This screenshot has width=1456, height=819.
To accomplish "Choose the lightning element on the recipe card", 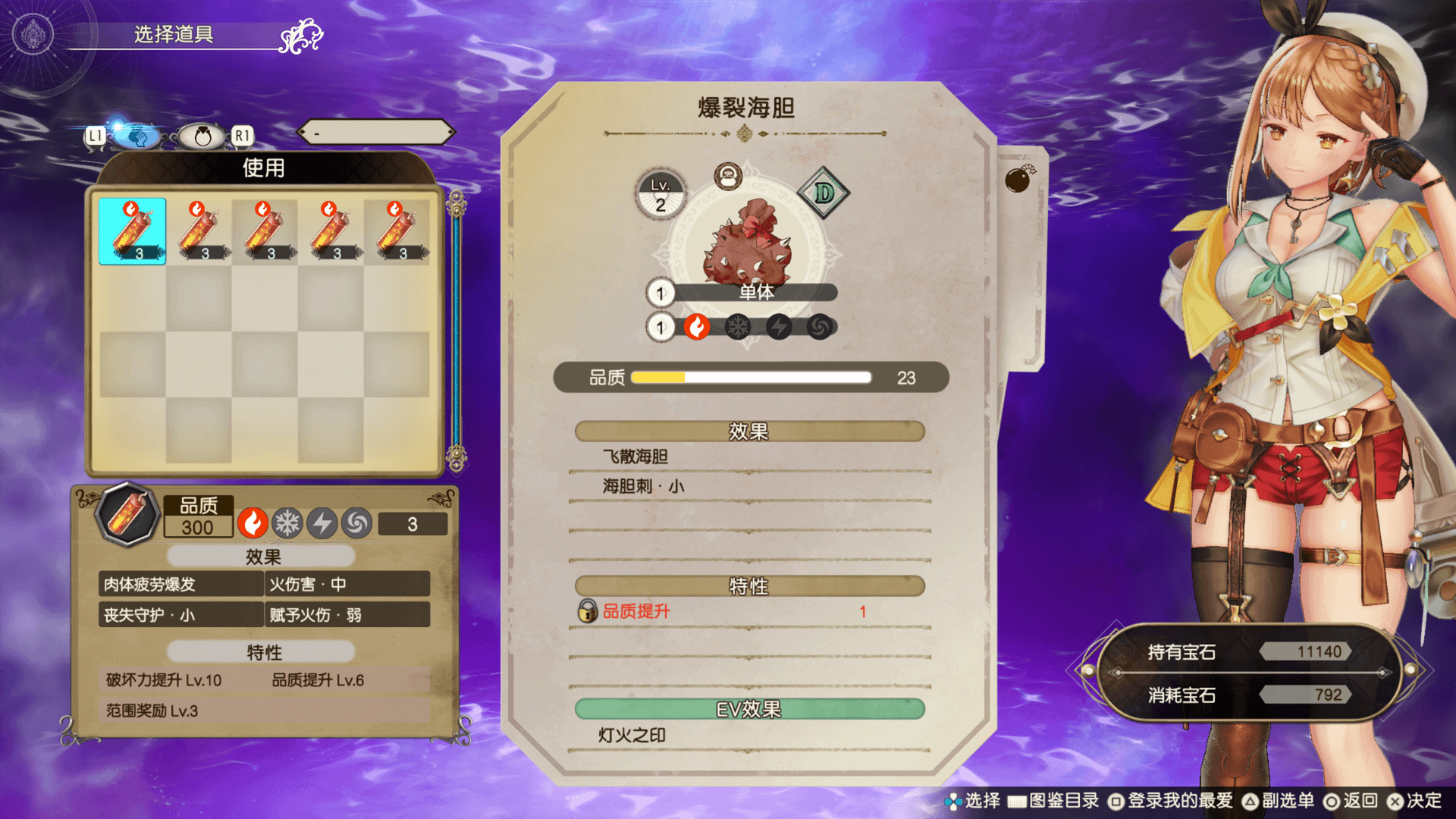I will click(x=779, y=327).
